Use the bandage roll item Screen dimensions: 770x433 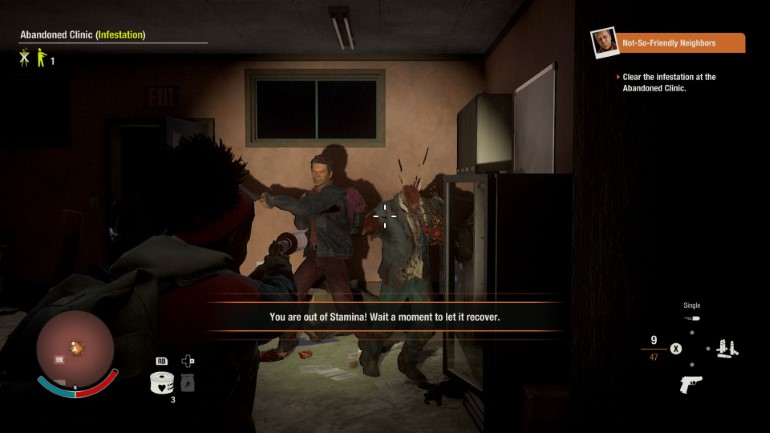(x=161, y=381)
